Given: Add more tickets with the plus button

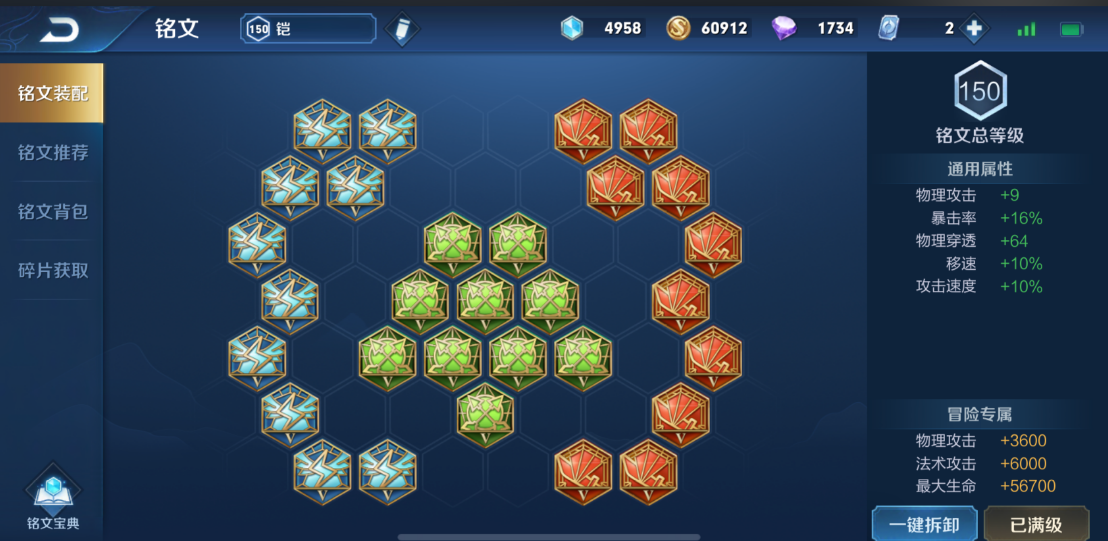Looking at the screenshot, I should (x=974, y=29).
